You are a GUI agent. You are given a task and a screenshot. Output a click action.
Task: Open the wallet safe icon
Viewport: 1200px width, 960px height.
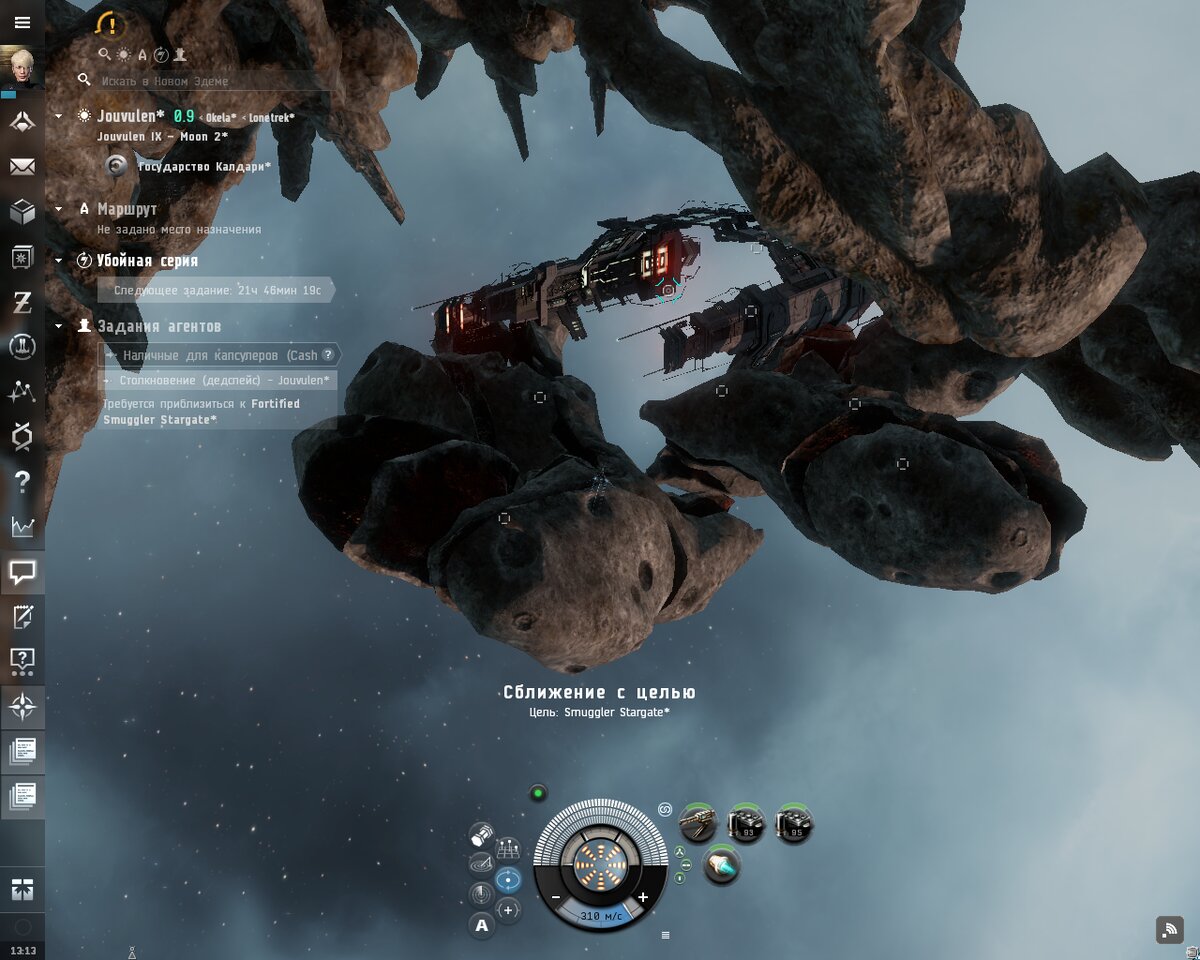pyautogui.click(x=22, y=258)
